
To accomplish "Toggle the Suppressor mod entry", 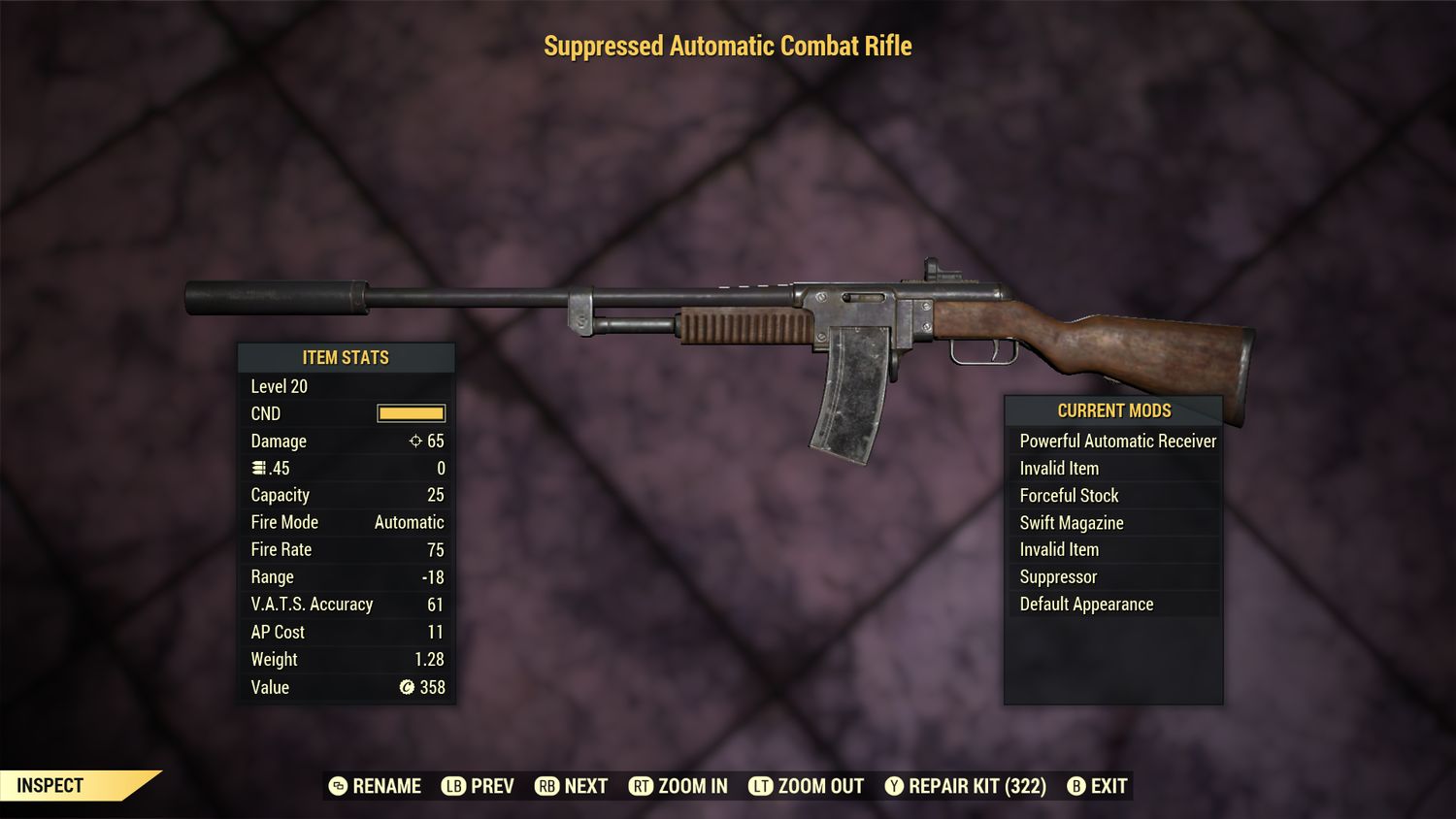I will (1058, 576).
